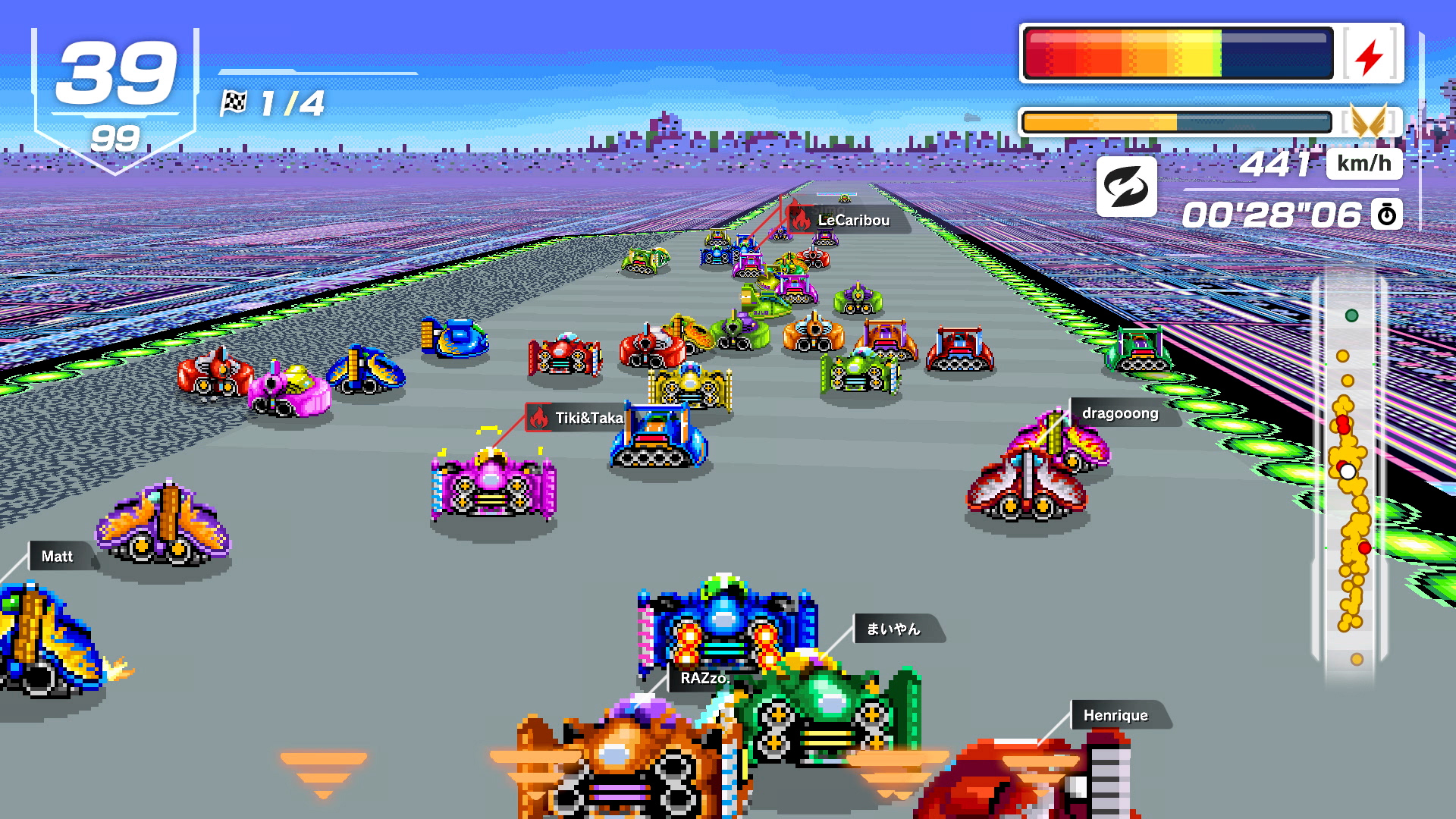Expand the まいやん name tag
Screen dimensions: 1456x819
click(x=893, y=629)
